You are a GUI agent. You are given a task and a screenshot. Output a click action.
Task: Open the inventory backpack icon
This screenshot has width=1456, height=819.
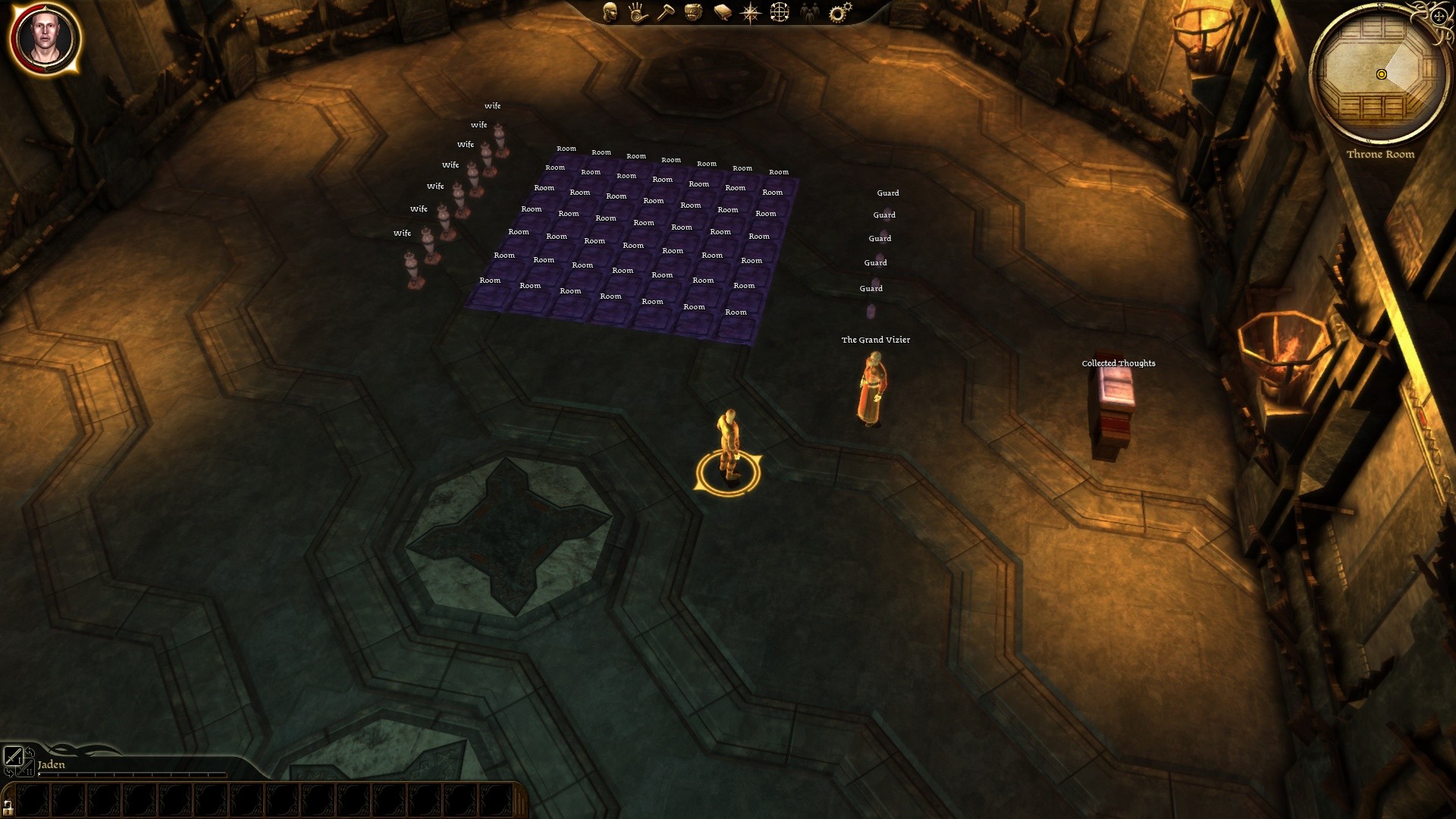pos(693,11)
